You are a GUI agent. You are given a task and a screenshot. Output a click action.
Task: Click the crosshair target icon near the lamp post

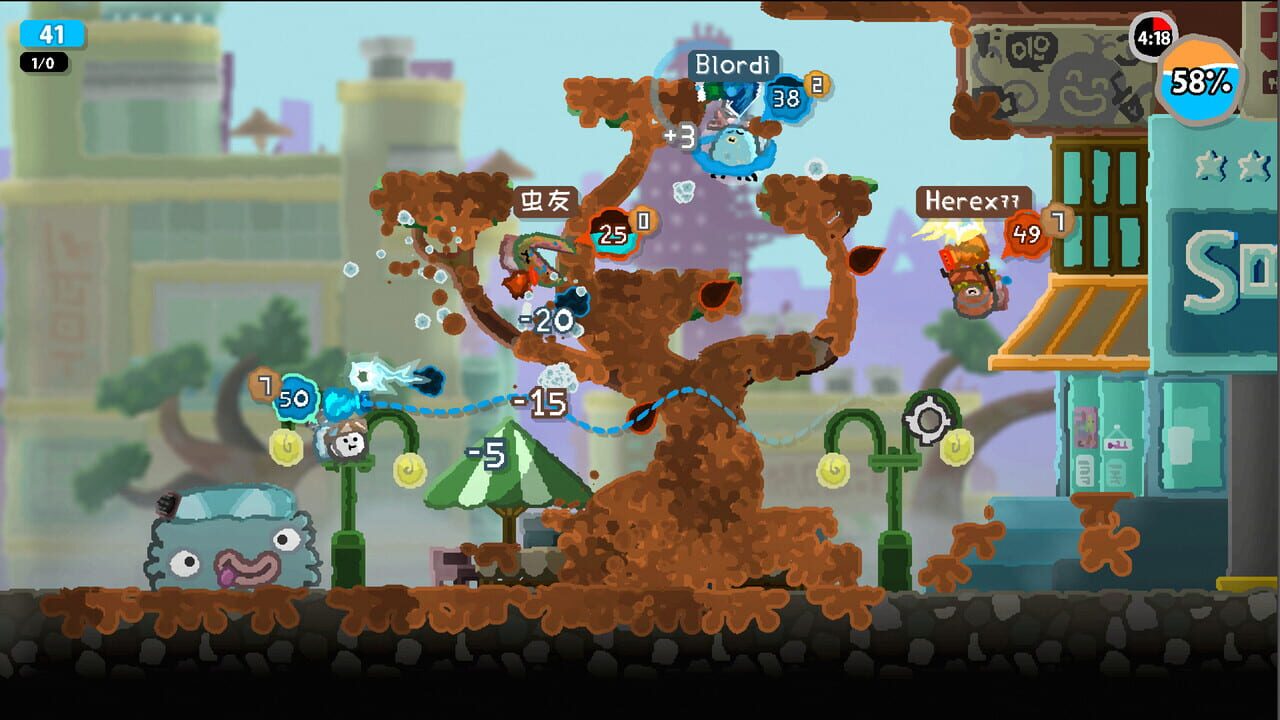point(930,421)
